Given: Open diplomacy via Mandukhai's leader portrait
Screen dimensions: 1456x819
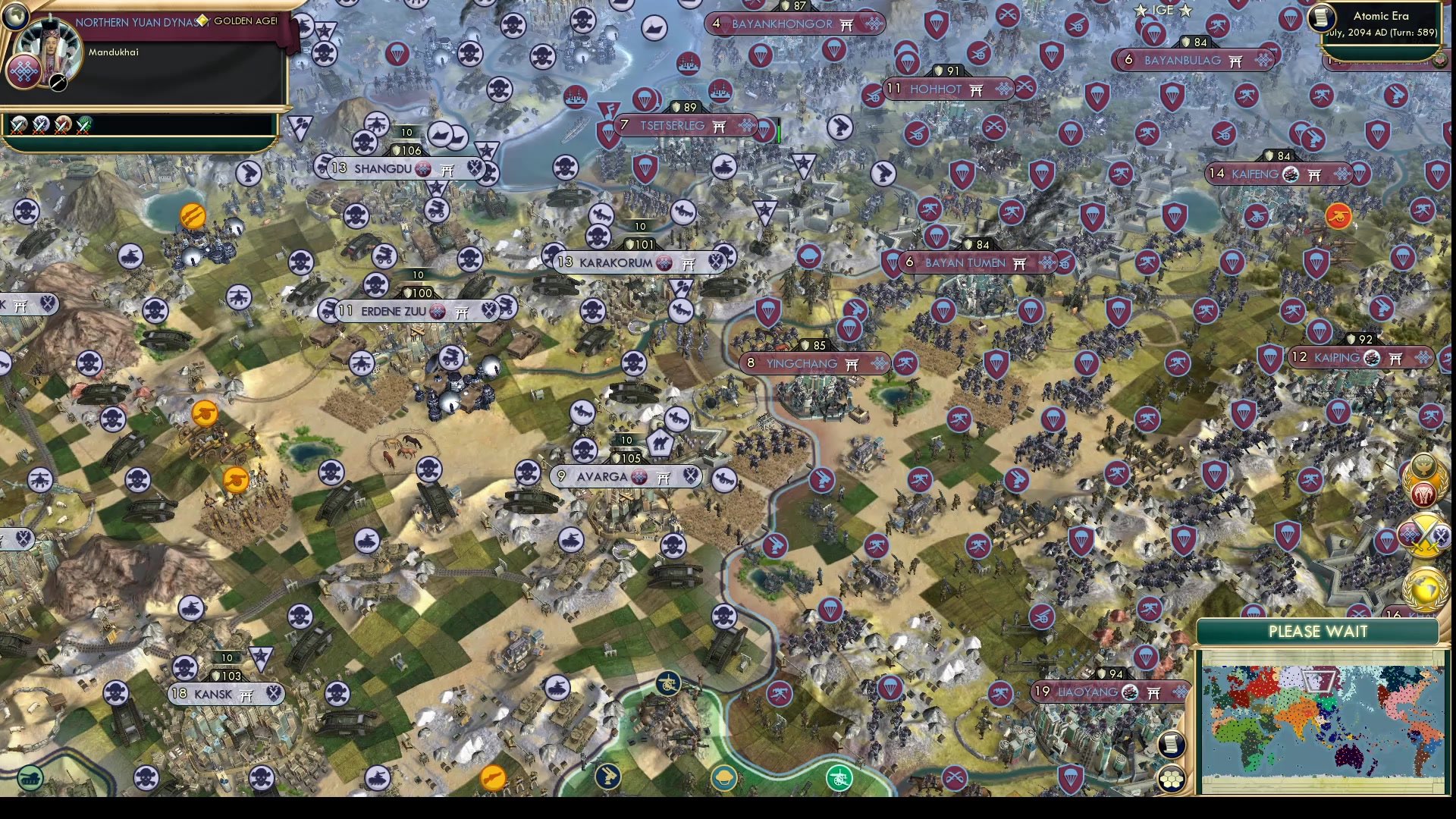Looking at the screenshot, I should (50, 48).
